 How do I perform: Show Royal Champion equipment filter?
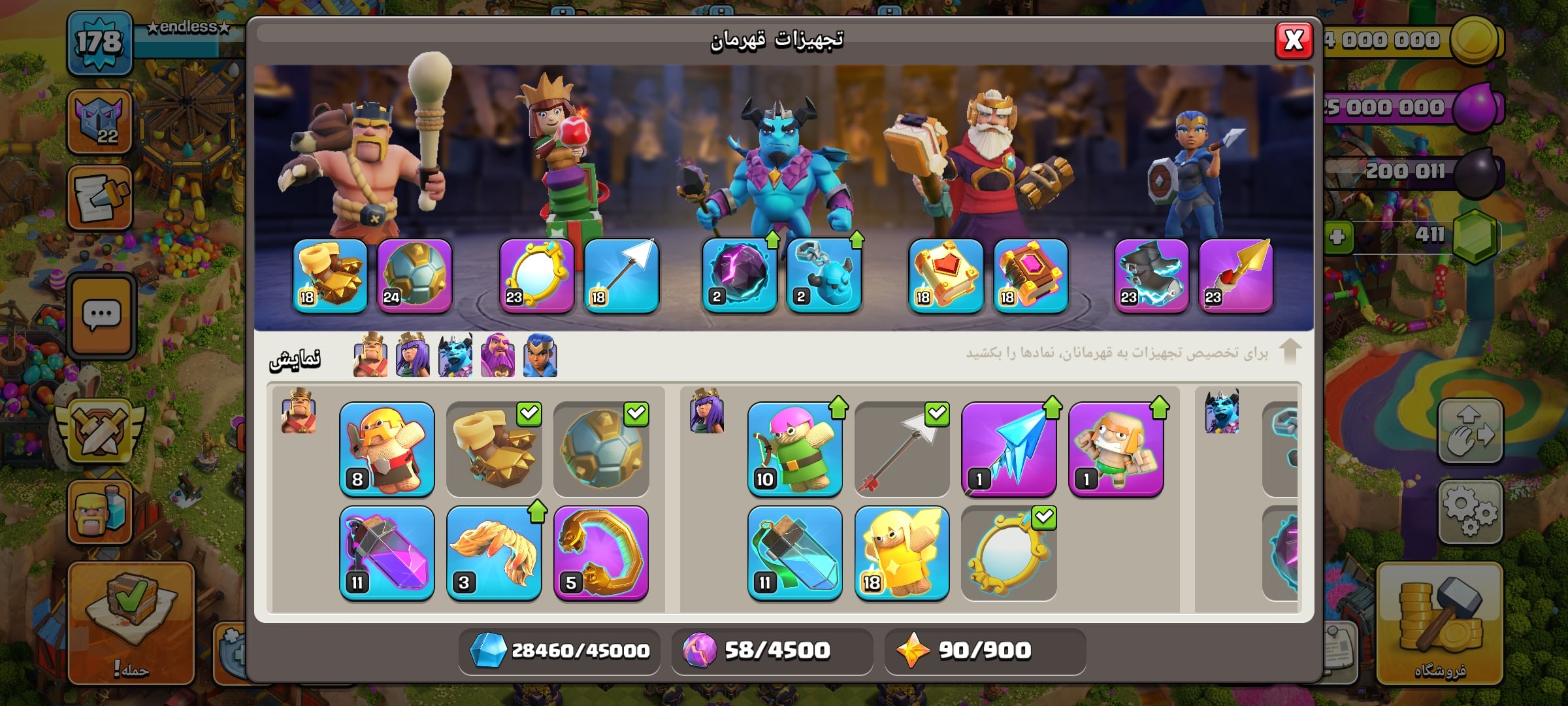pyautogui.click(x=540, y=356)
